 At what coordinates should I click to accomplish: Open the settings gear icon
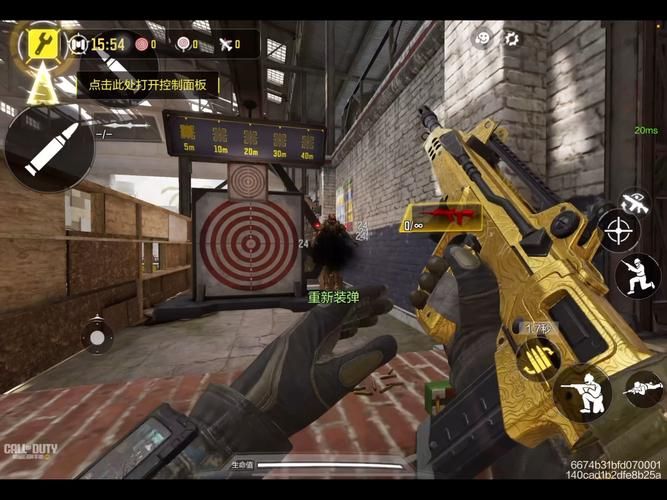click(x=512, y=39)
